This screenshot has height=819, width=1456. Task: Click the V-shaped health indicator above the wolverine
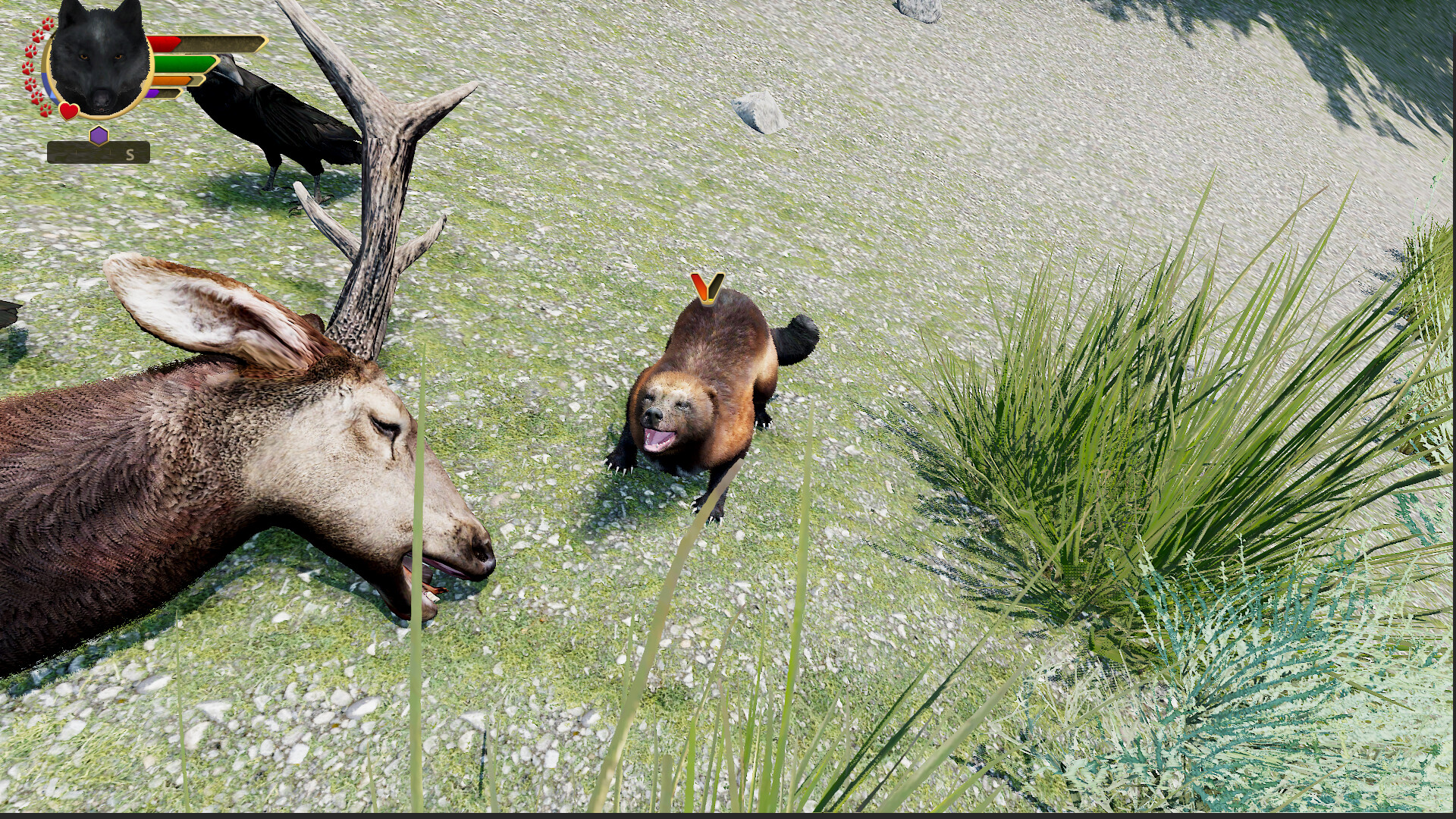[x=707, y=286]
